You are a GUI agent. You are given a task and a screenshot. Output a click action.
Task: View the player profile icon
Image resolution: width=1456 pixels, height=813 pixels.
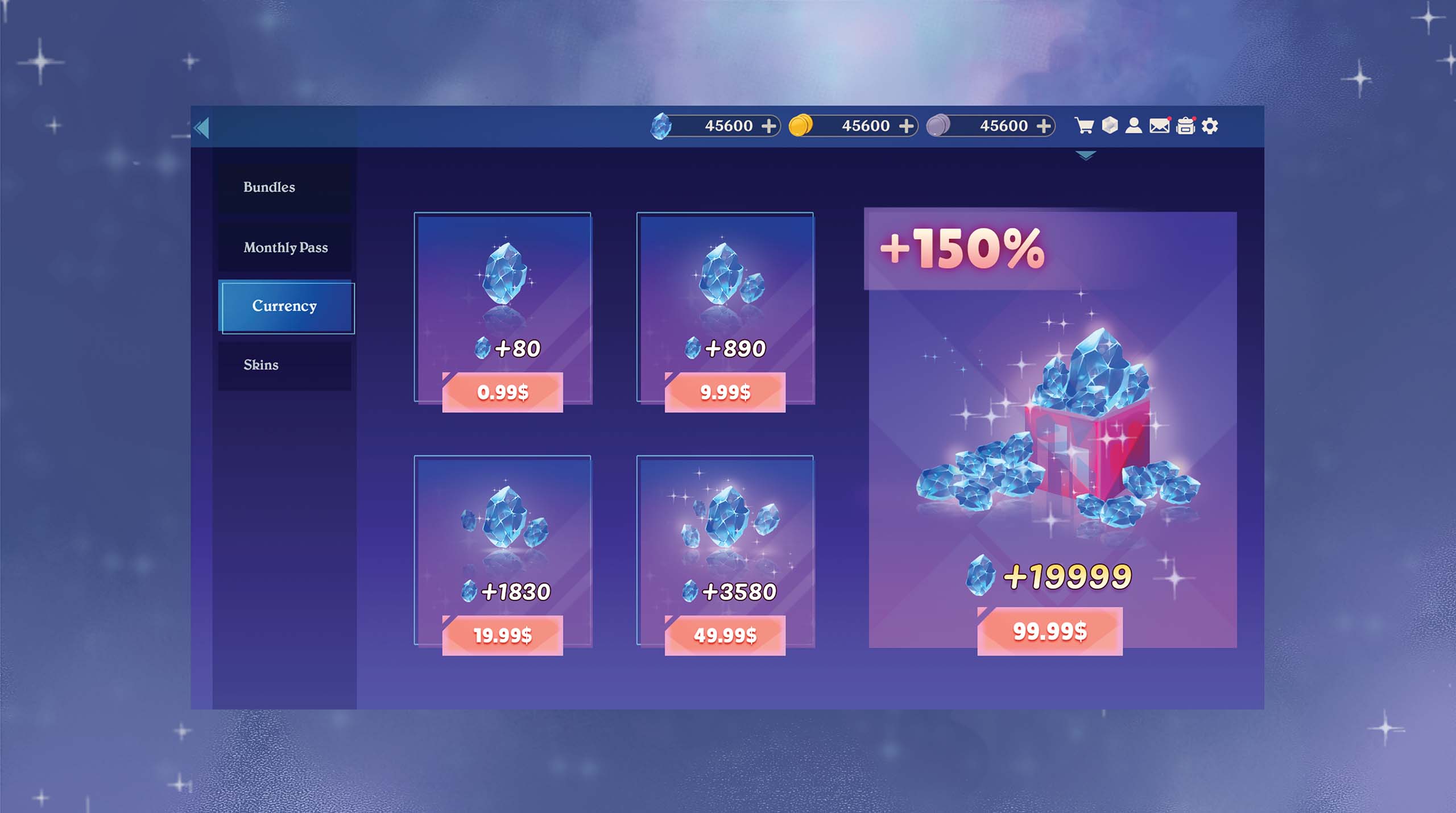[x=1134, y=125]
